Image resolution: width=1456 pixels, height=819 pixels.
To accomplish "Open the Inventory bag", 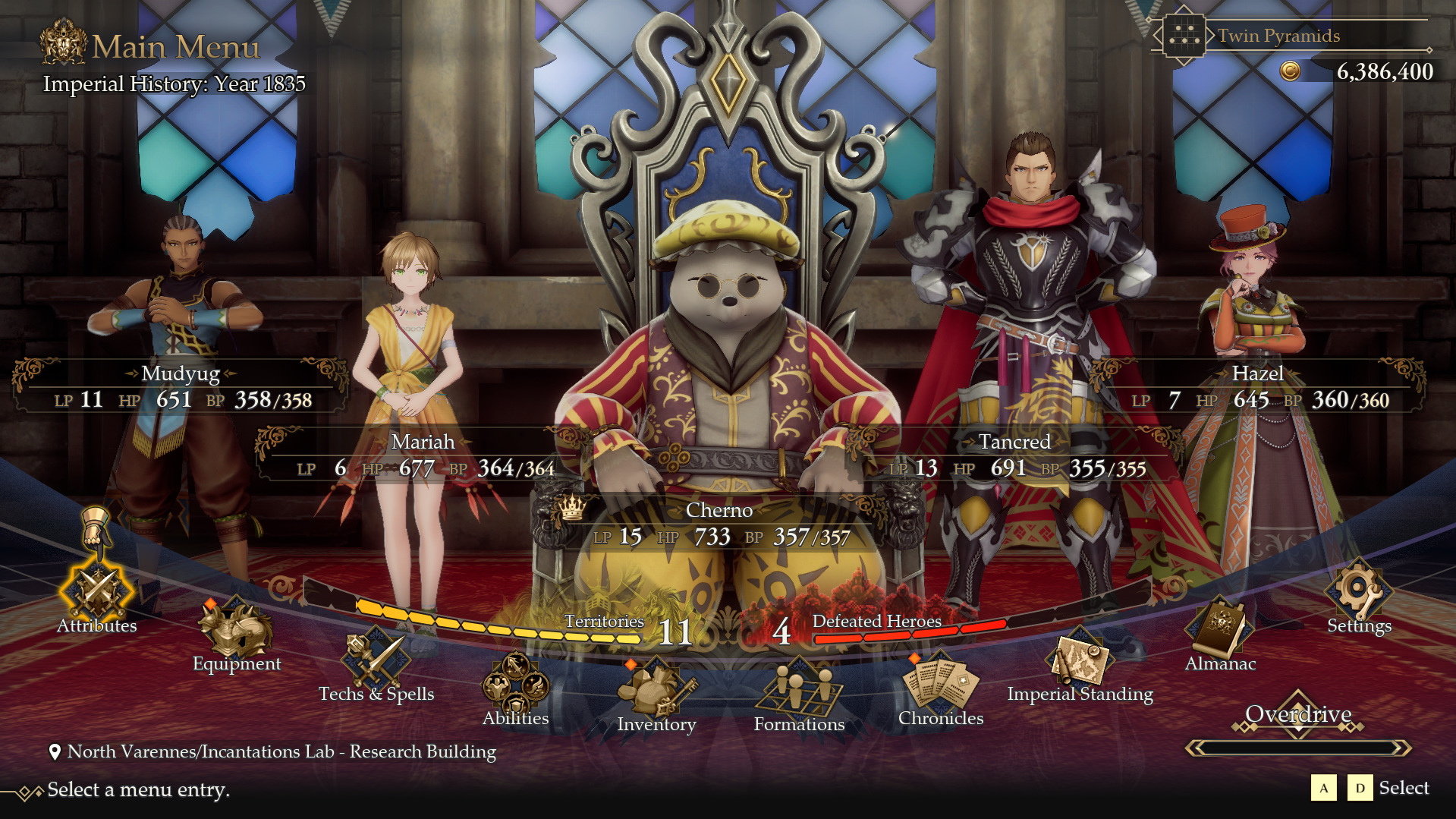I will click(656, 691).
